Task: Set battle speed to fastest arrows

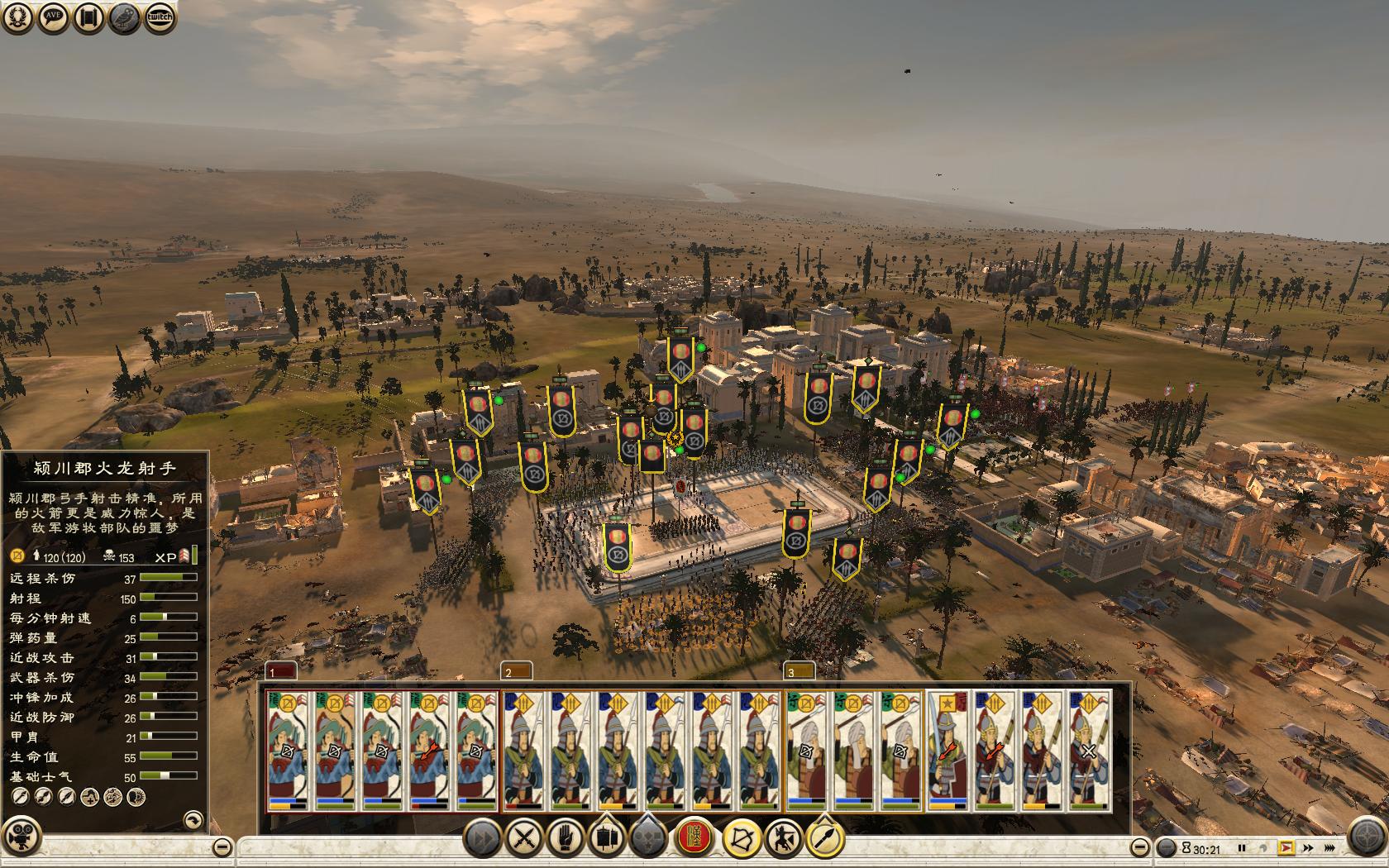Action: (x=1329, y=848)
